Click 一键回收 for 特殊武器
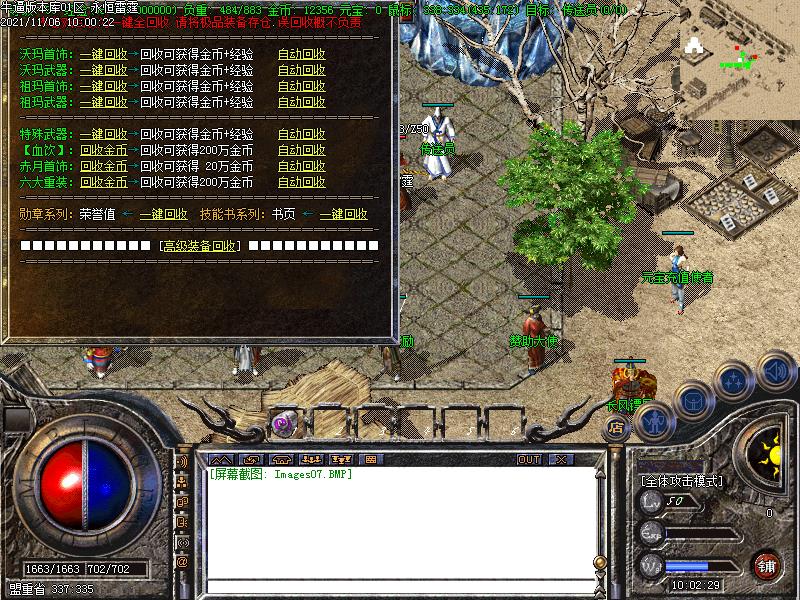Viewport: 800px width, 600px height. (104, 134)
